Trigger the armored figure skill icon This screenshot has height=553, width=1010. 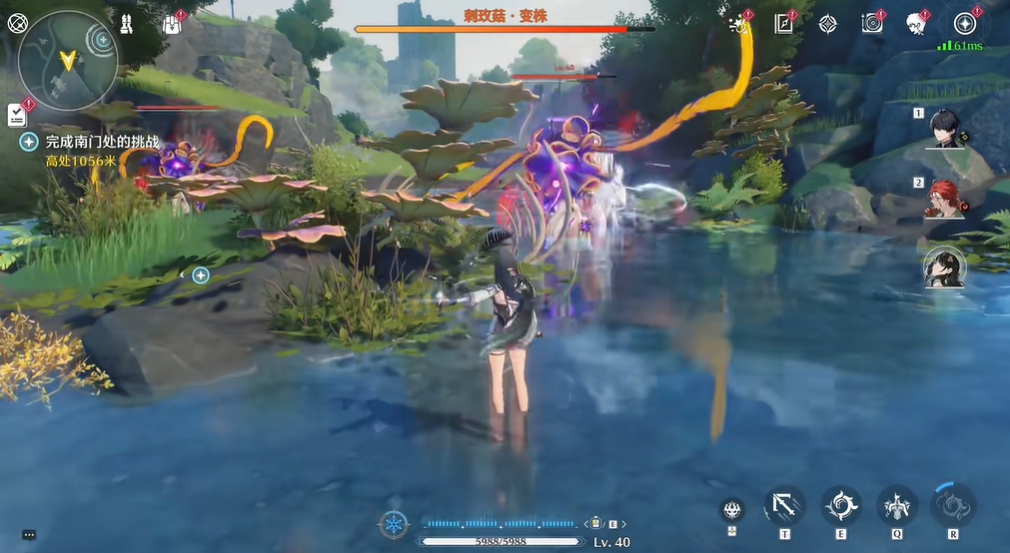click(896, 506)
